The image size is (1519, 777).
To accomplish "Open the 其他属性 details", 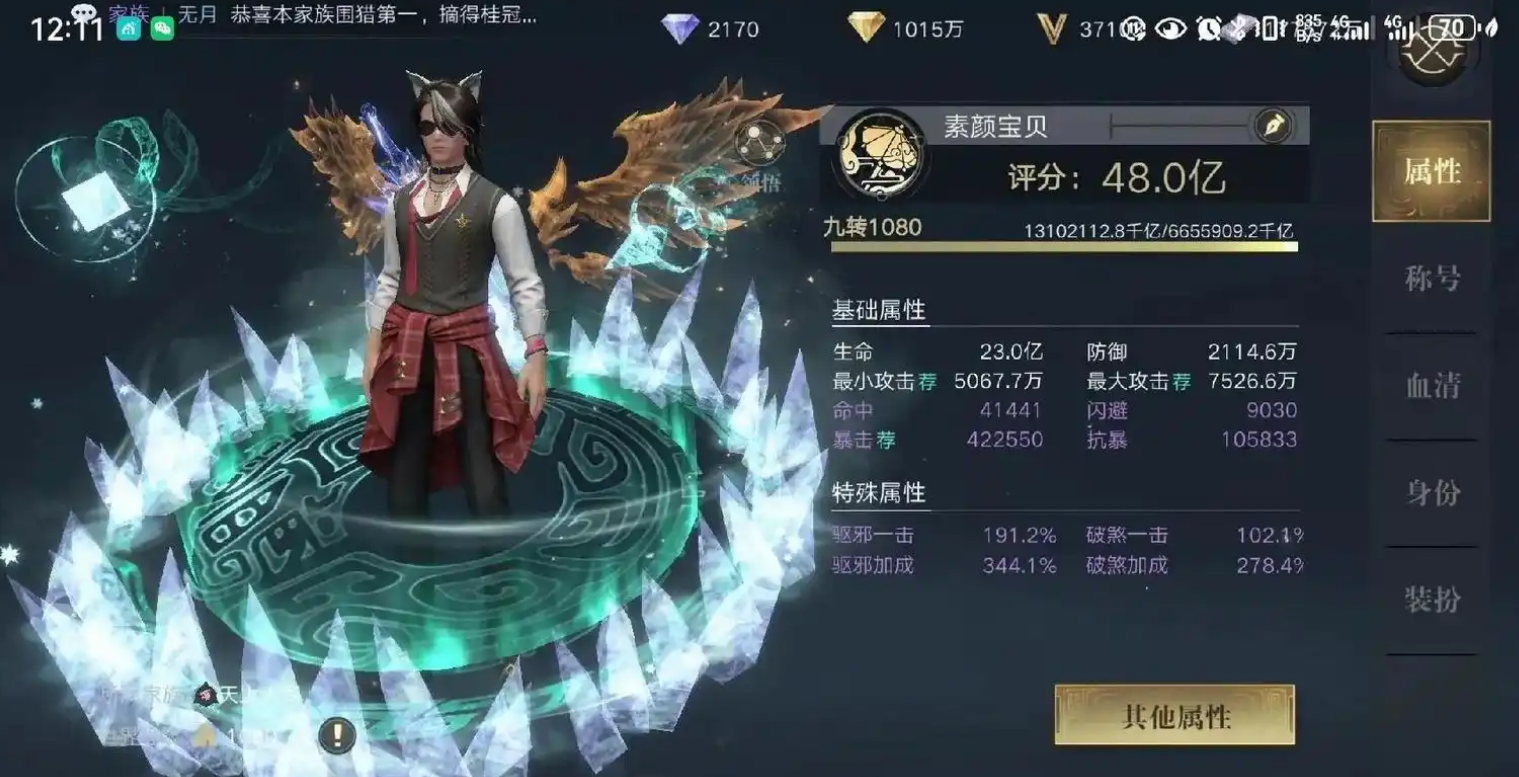I will (x=1174, y=715).
